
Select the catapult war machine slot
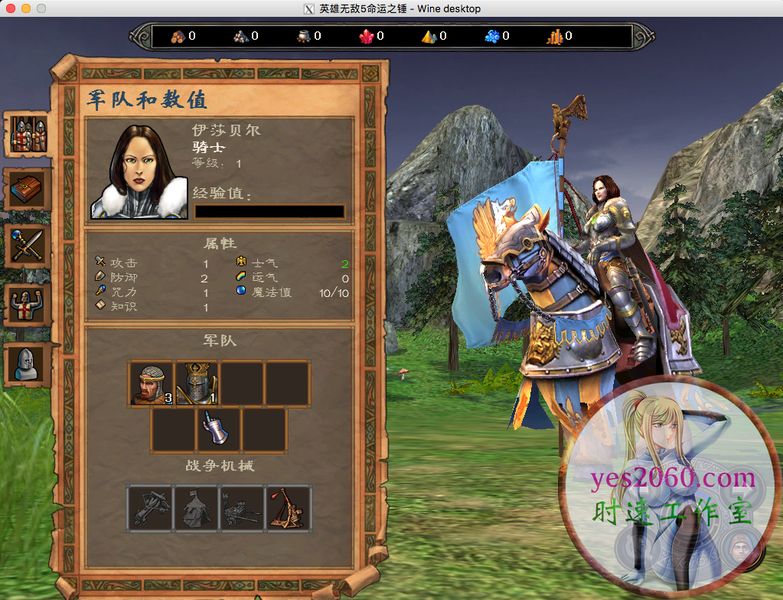[x=288, y=508]
